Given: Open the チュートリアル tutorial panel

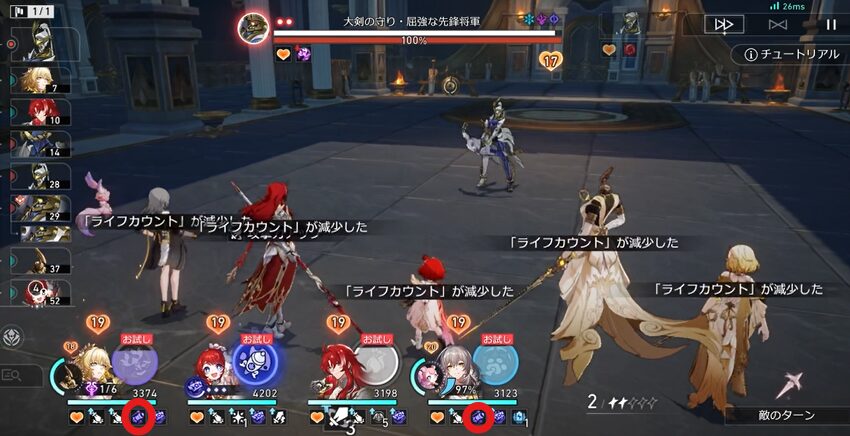Looking at the screenshot, I should [786, 54].
